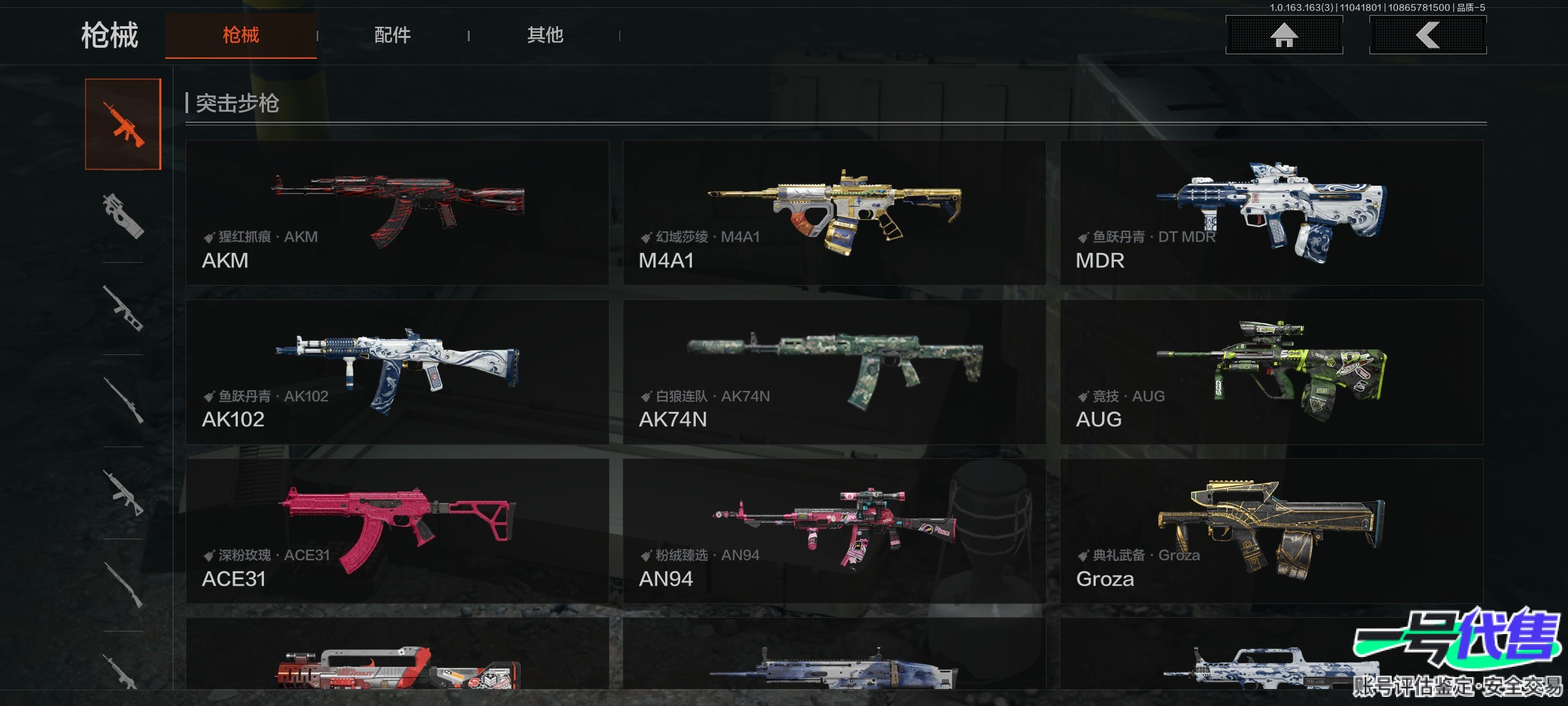1568x706 pixels.
Task: View the 竞技 AUG weapon card
Action: pyautogui.click(x=1271, y=372)
